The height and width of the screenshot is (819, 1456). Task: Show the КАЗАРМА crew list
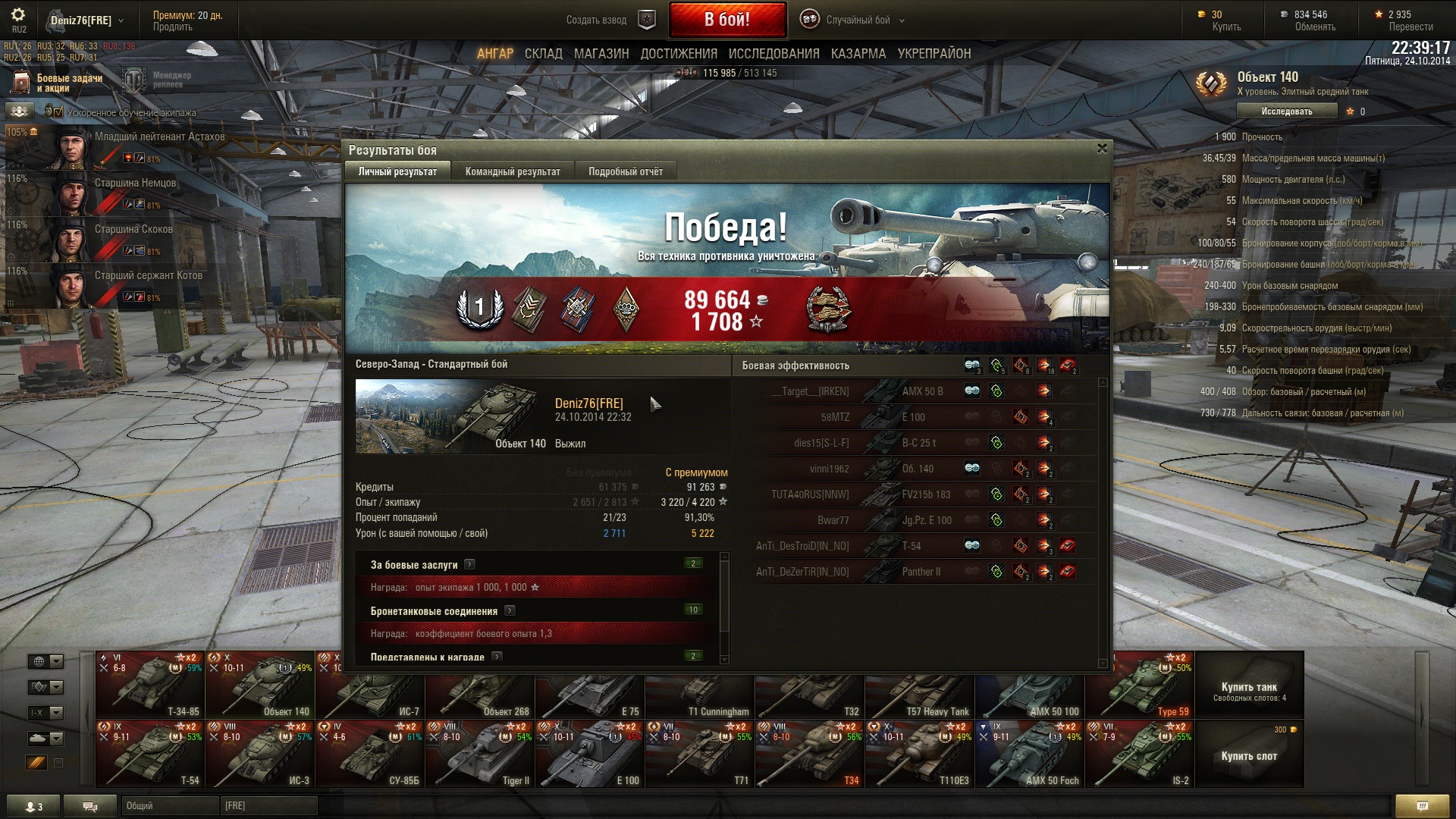[x=858, y=54]
